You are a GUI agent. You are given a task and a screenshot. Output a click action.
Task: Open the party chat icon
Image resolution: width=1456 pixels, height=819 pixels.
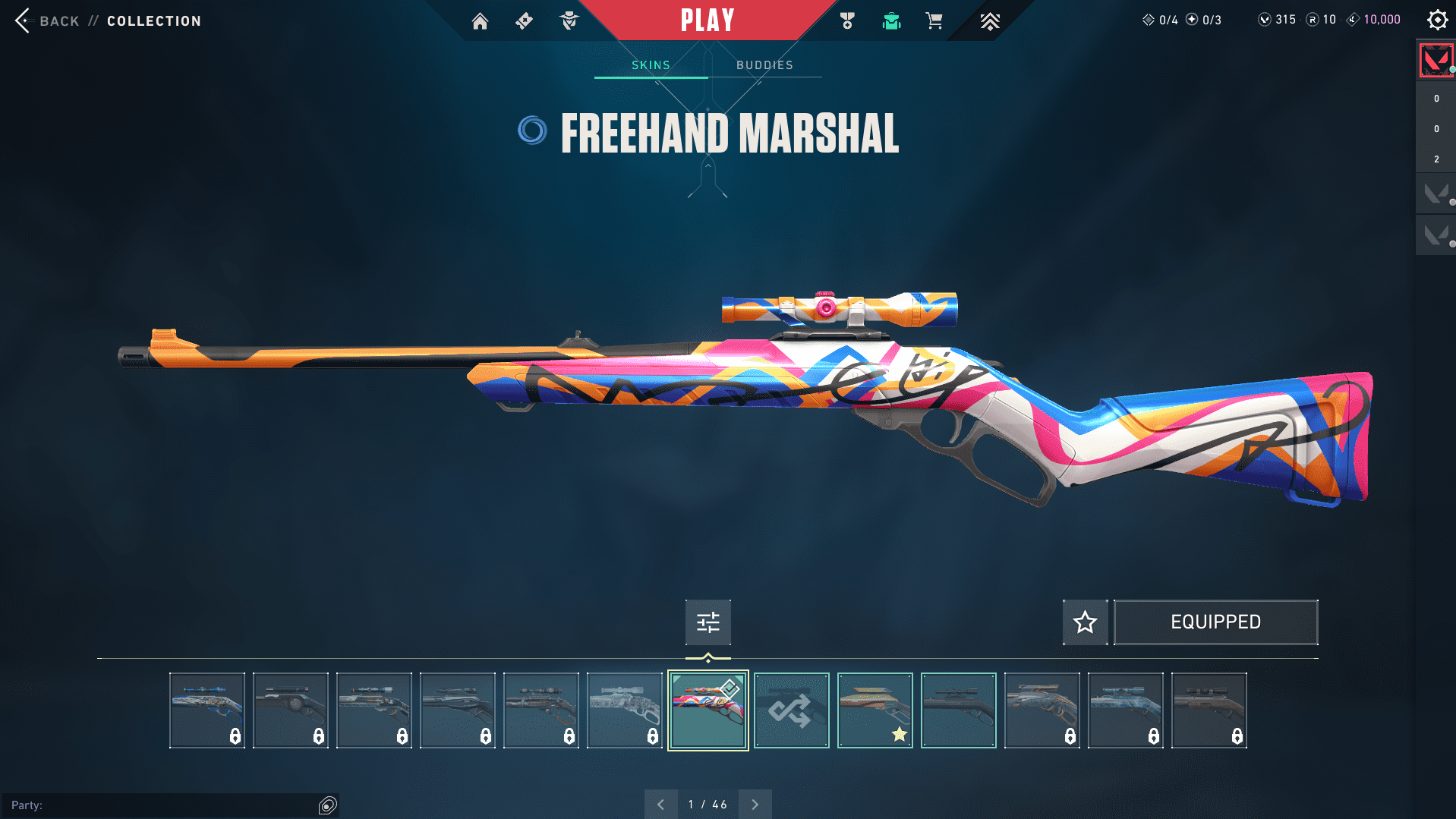(327, 805)
